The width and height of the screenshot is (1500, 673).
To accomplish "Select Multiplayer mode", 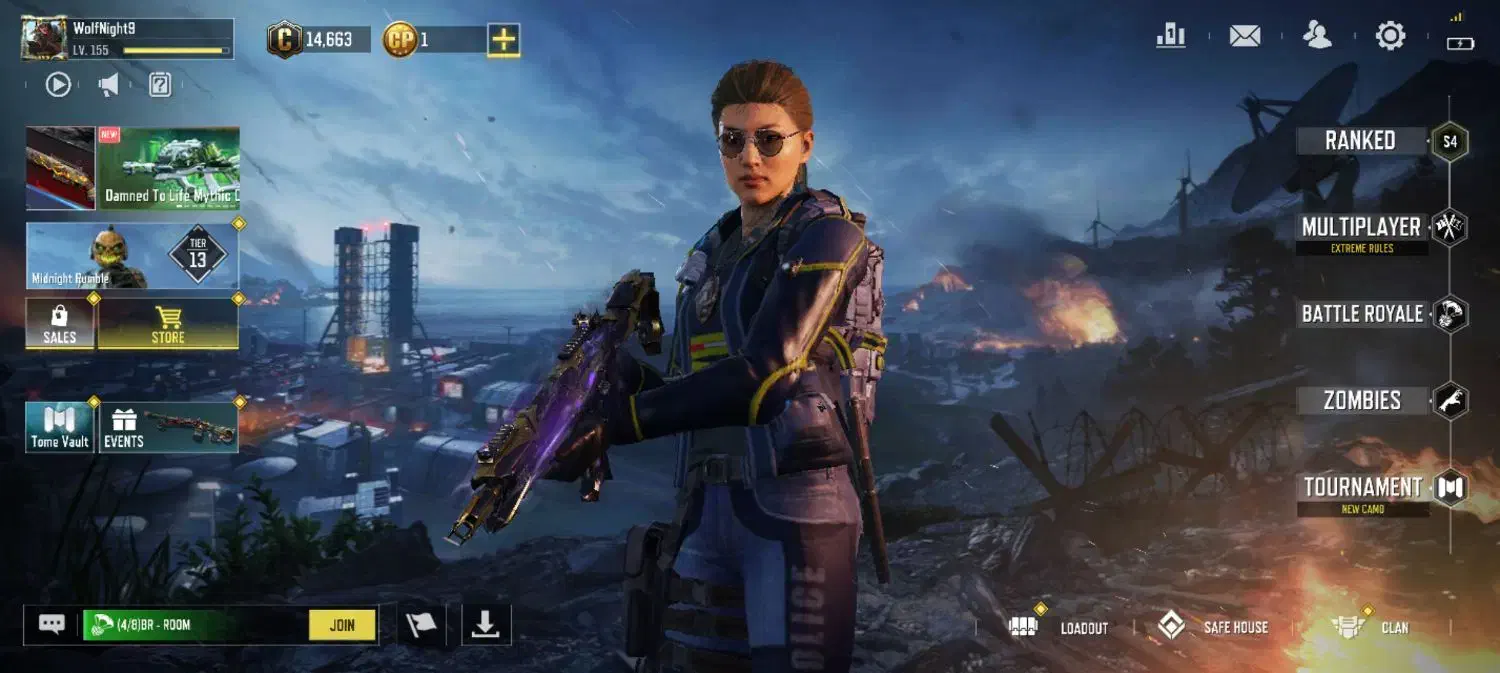I will 1361,228.
